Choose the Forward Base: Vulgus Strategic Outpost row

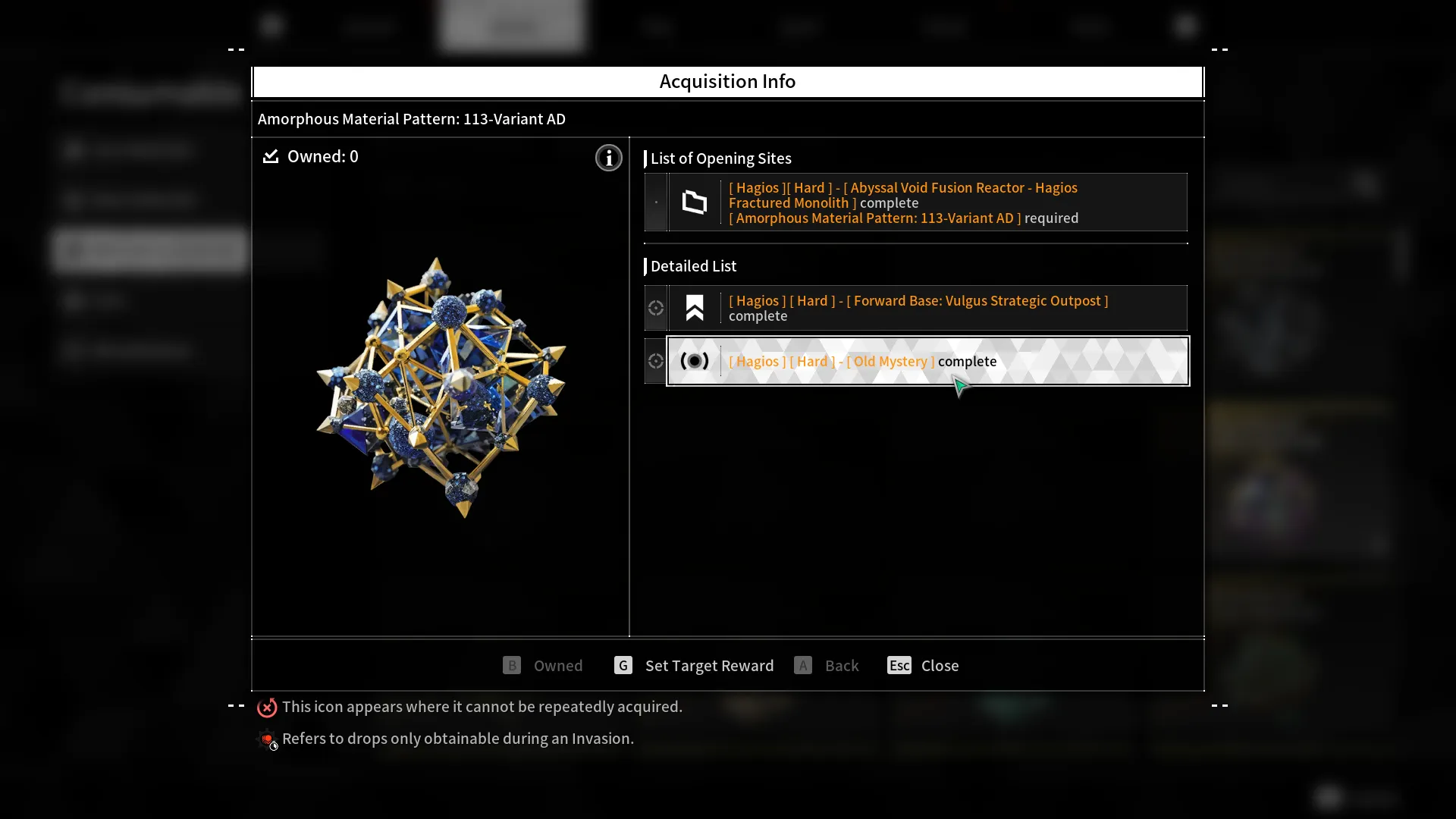[927, 308]
